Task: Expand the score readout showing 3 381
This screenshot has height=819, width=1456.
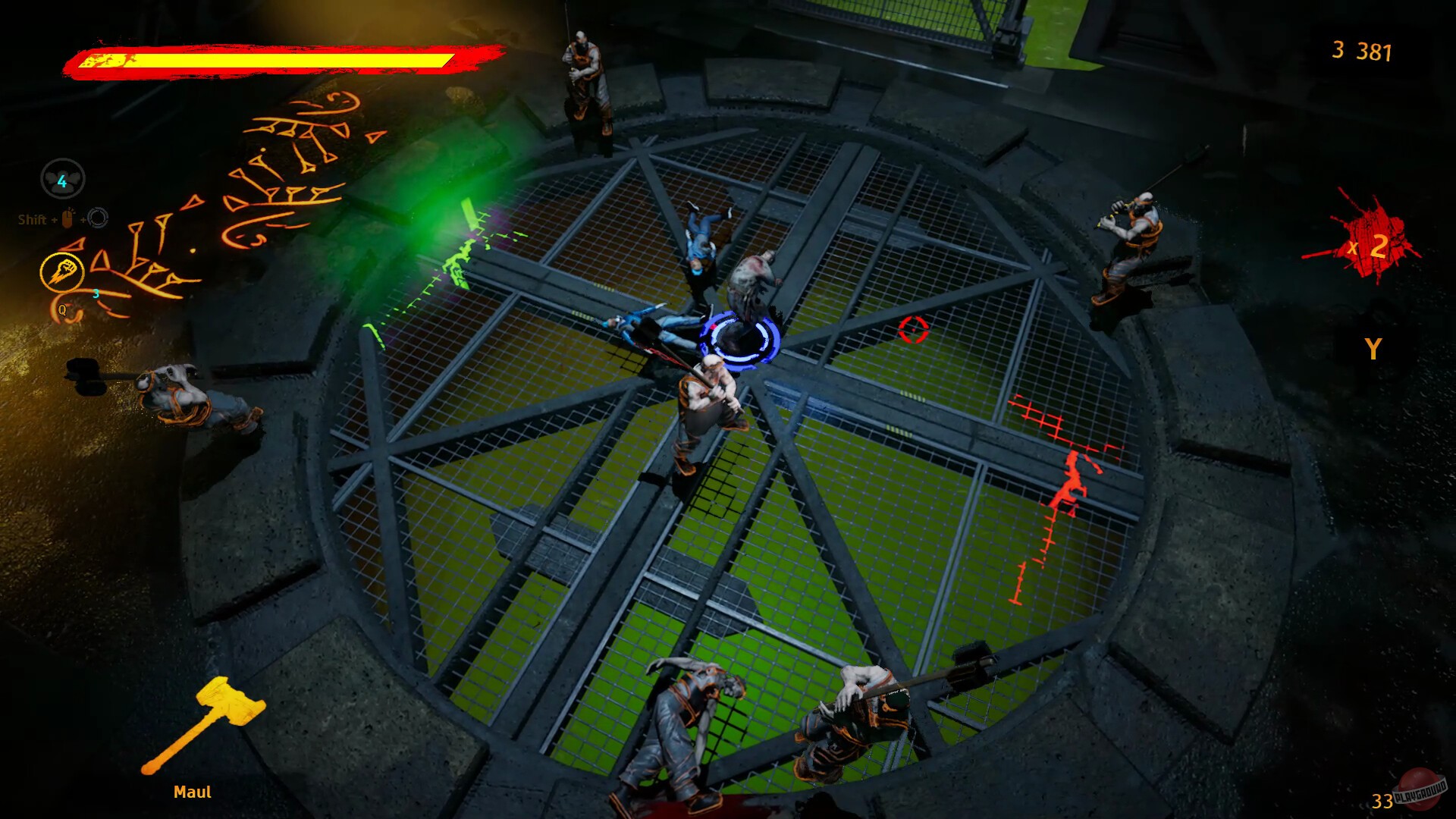Action: 1361,52
